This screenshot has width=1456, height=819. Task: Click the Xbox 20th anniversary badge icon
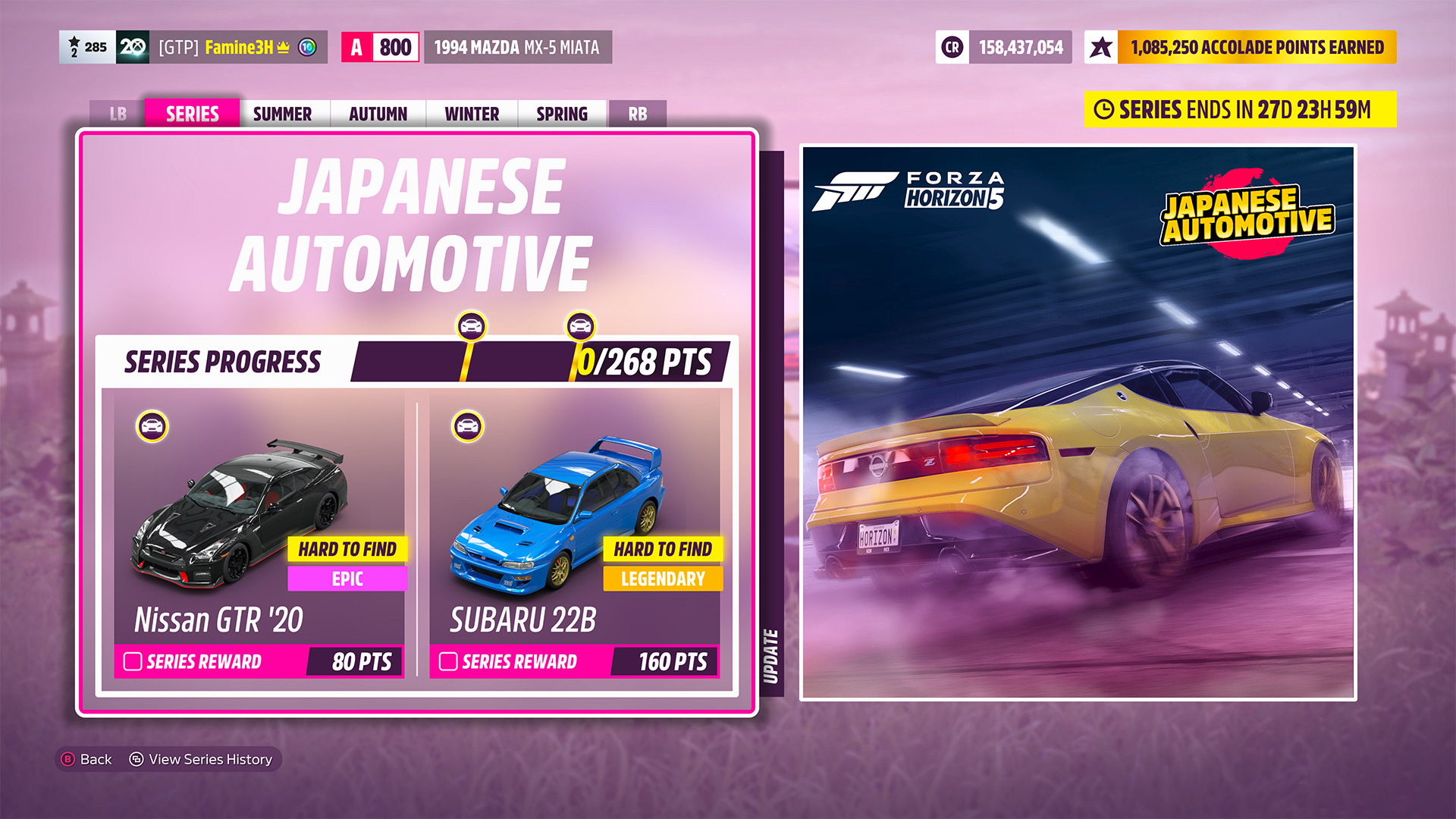coord(133,47)
